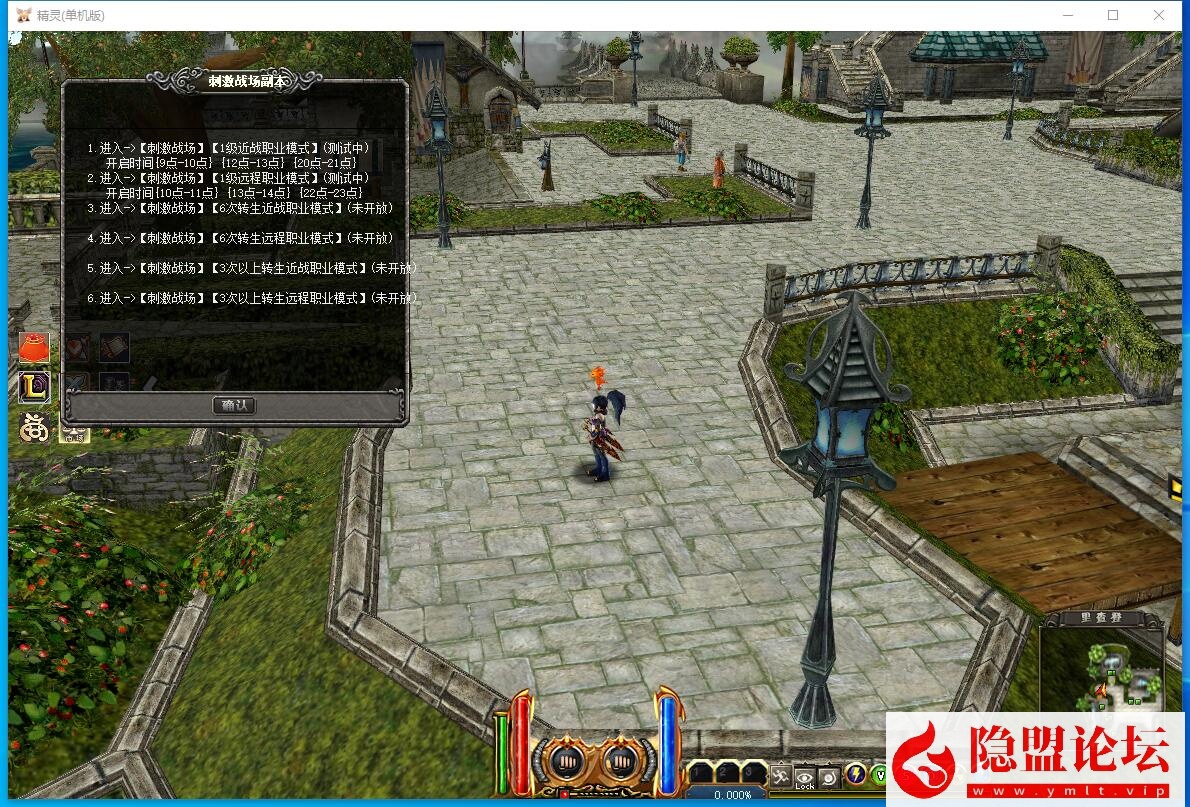This screenshot has height=807, width=1190.
Task: Select quick slot number 3
Action: 751,772
